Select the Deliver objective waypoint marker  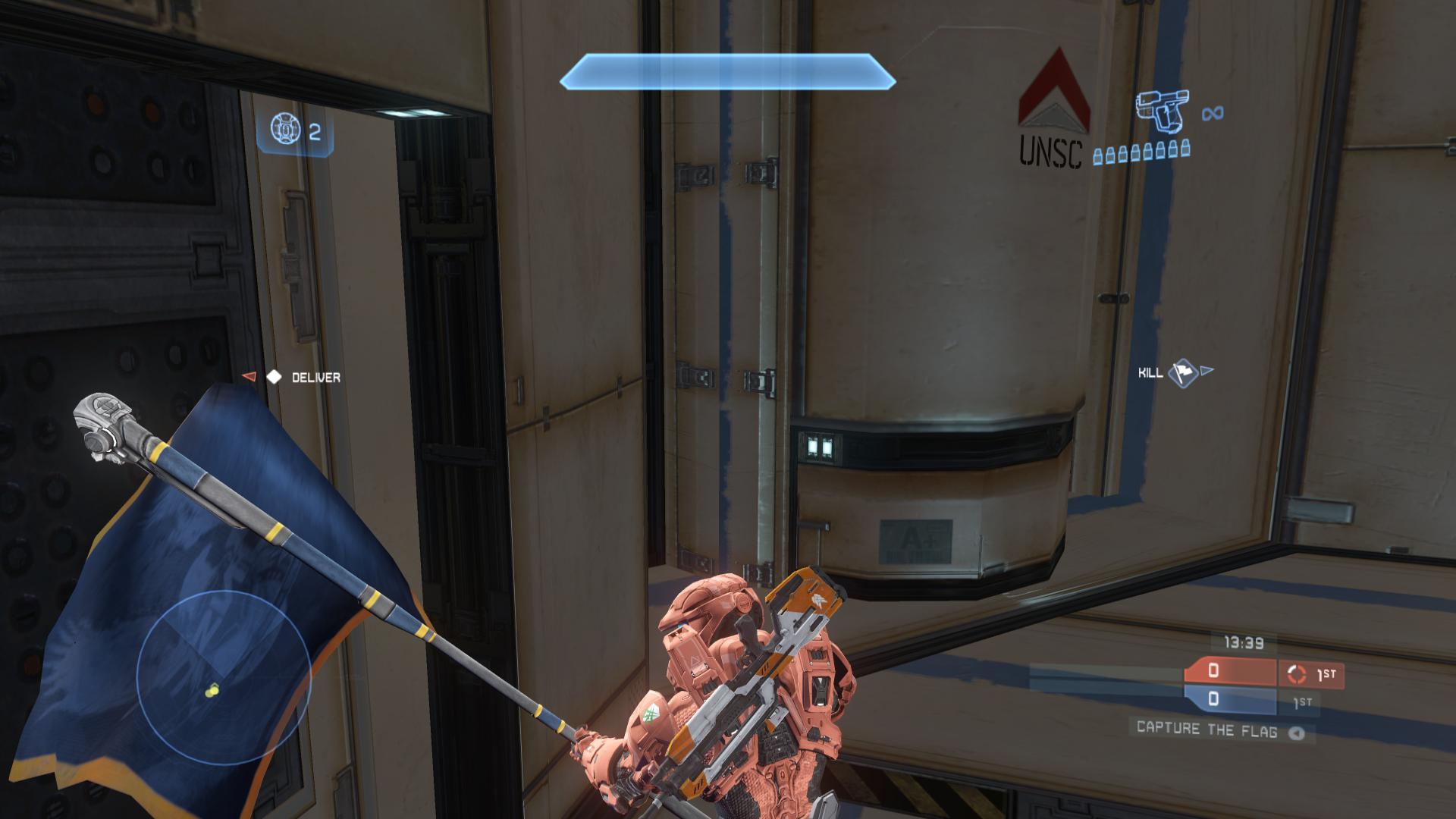[x=274, y=377]
